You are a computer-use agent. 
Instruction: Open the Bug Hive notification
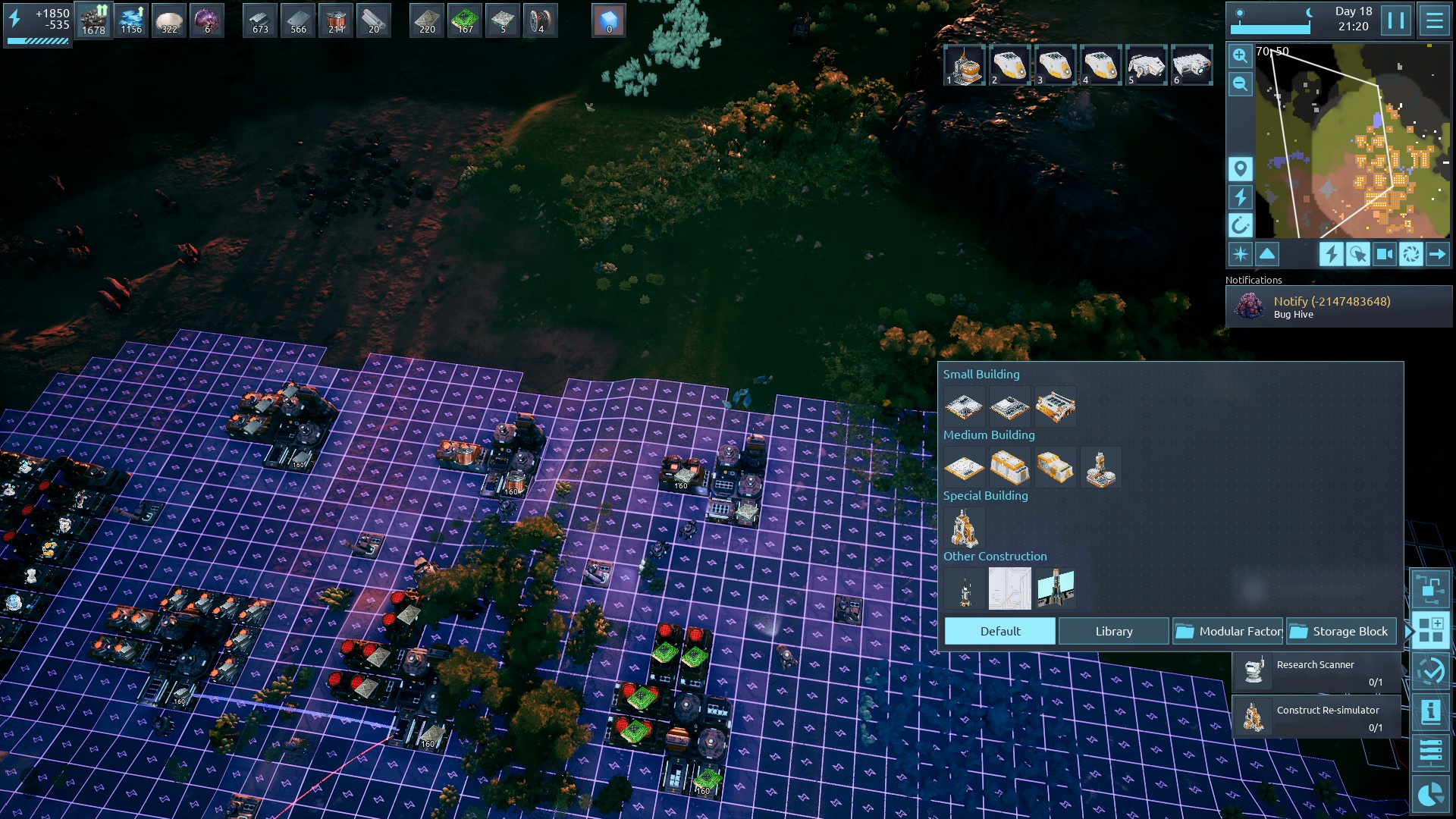(1338, 307)
